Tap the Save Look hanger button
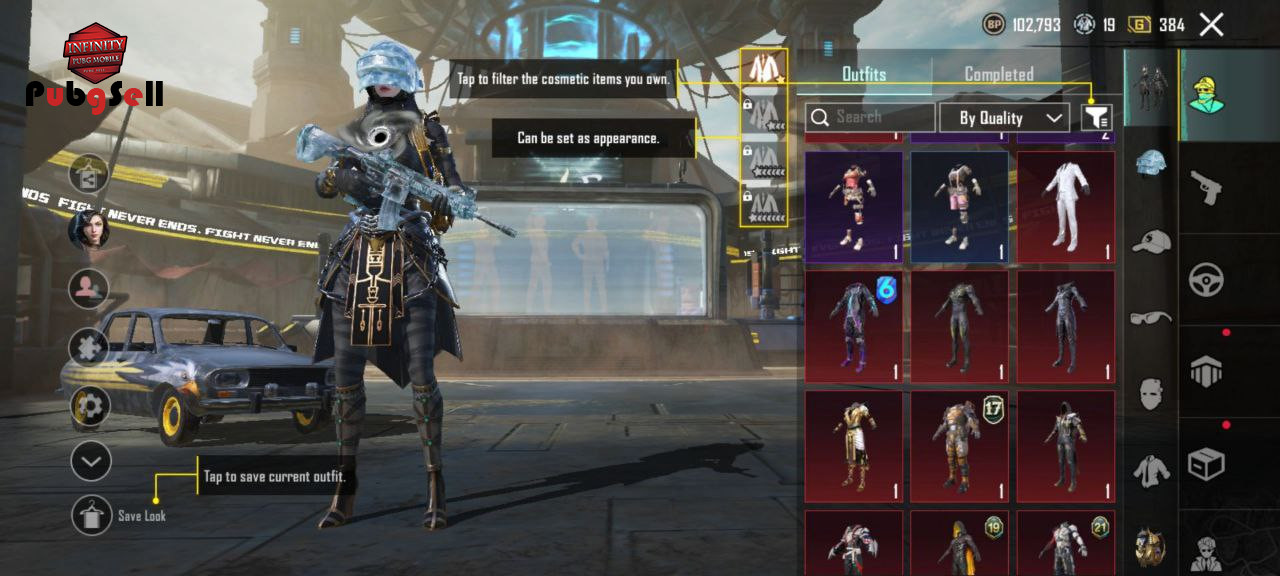 tap(91, 515)
